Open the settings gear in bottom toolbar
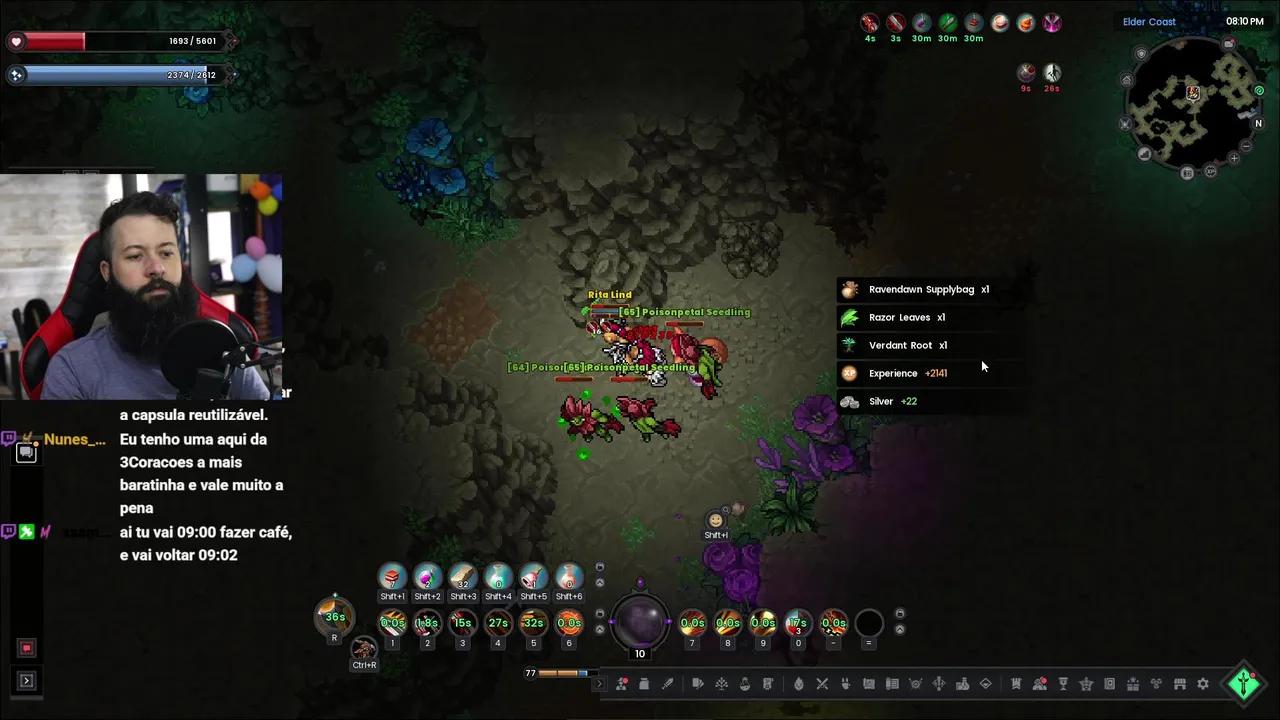Image resolution: width=1280 pixels, height=720 pixels. 1203,684
